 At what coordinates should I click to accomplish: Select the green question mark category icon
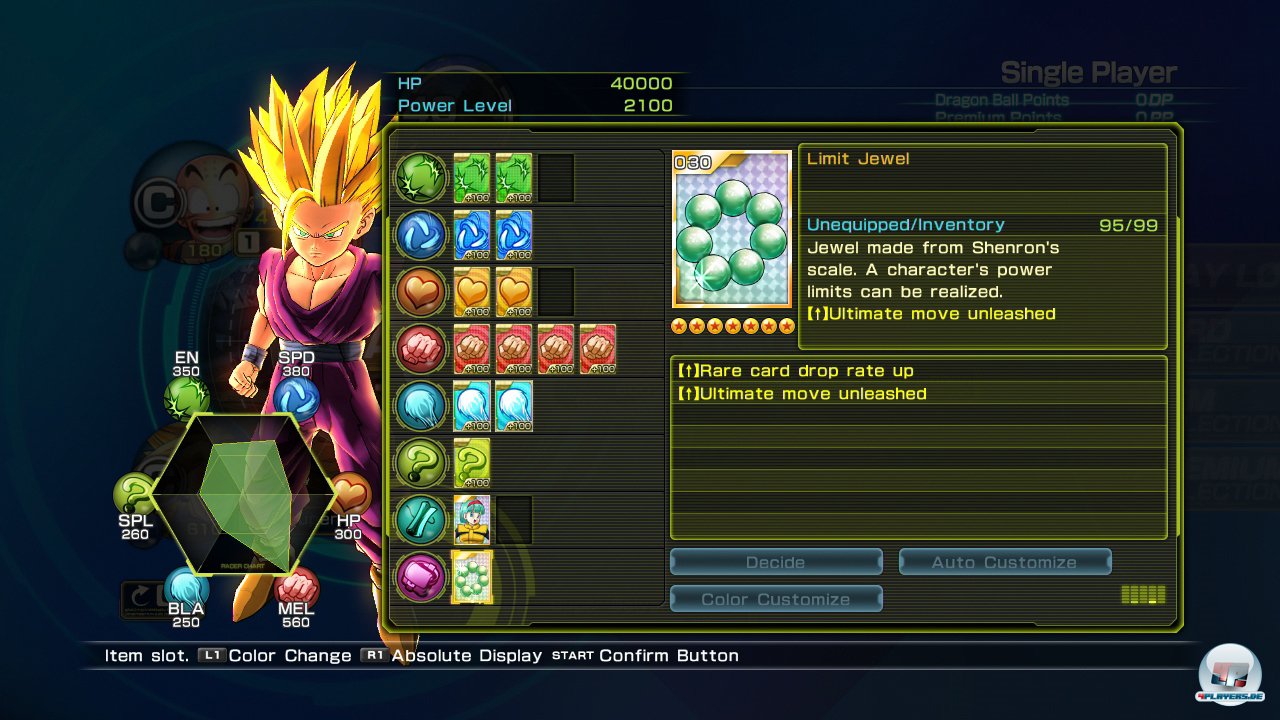[x=420, y=462]
